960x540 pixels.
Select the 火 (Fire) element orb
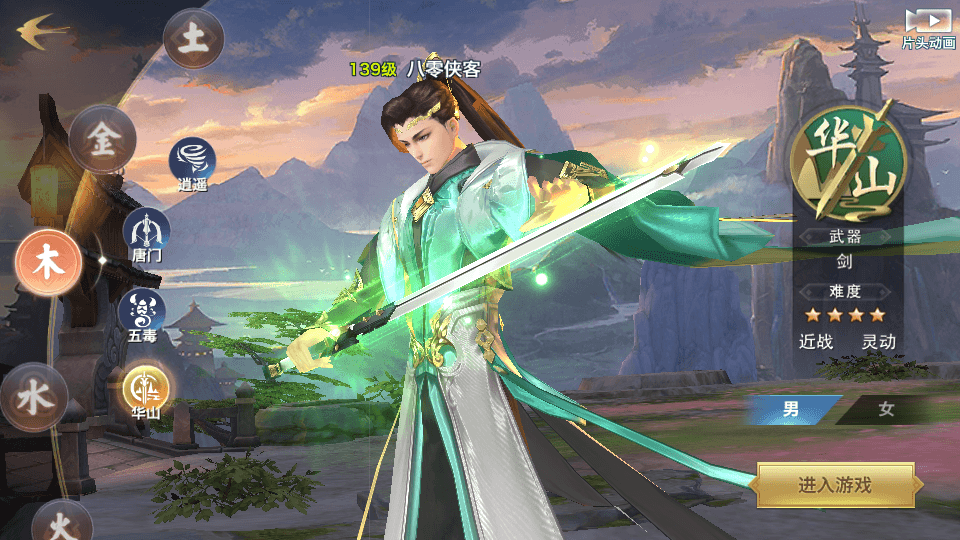pos(61,523)
